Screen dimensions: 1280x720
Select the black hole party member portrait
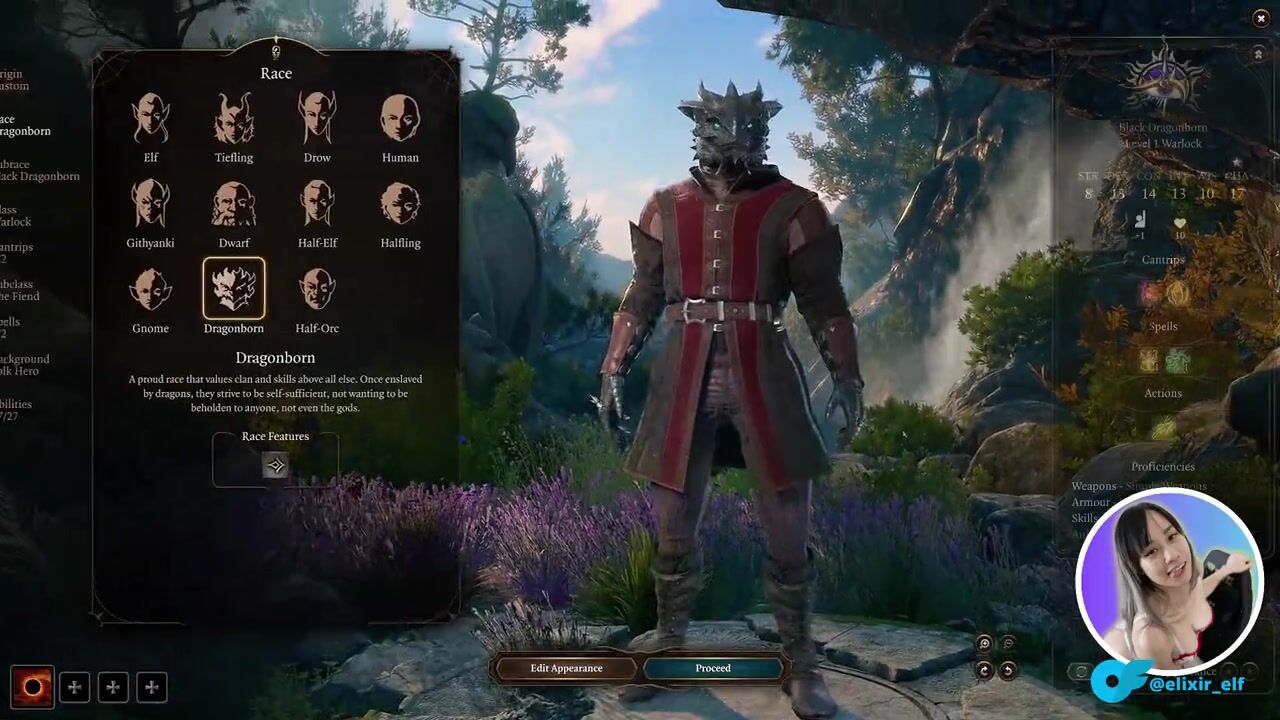[32, 687]
